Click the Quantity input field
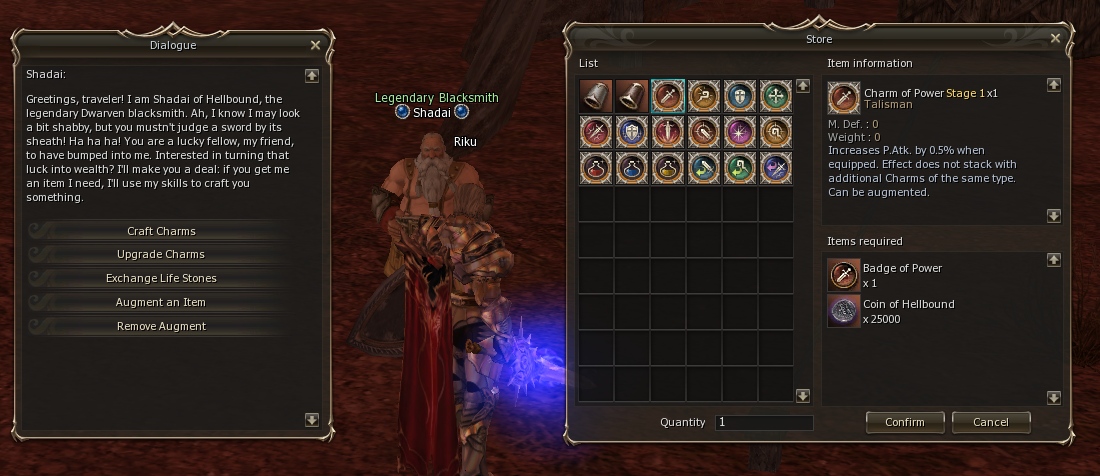 coord(763,423)
